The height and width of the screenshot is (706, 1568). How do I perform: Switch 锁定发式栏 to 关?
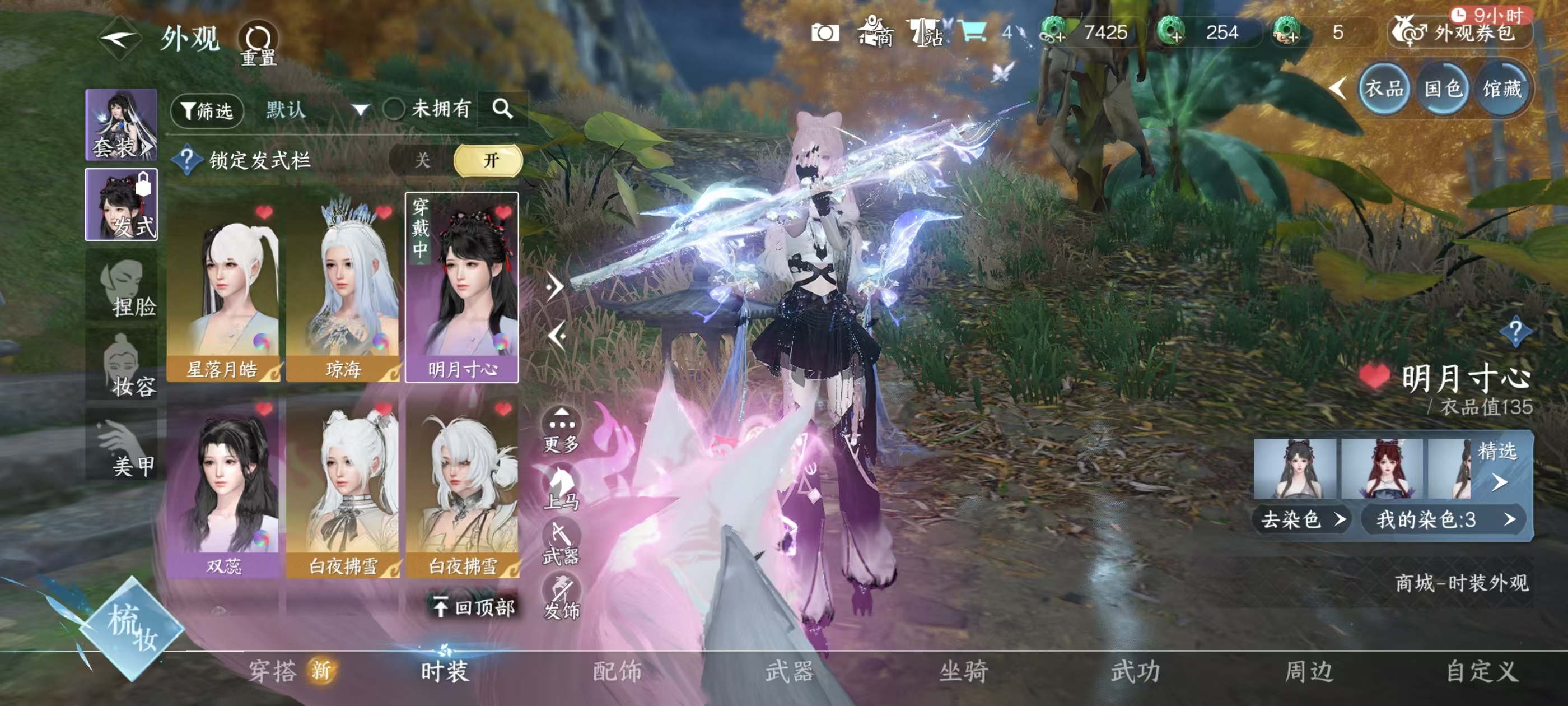[x=422, y=160]
